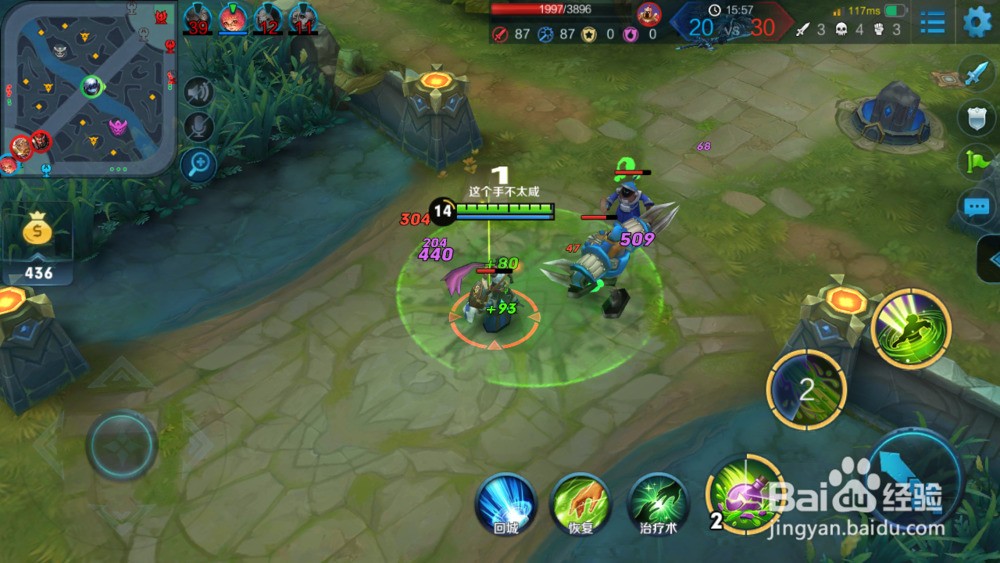
Task: Click the virtual movement joystick
Action: (x=121, y=445)
